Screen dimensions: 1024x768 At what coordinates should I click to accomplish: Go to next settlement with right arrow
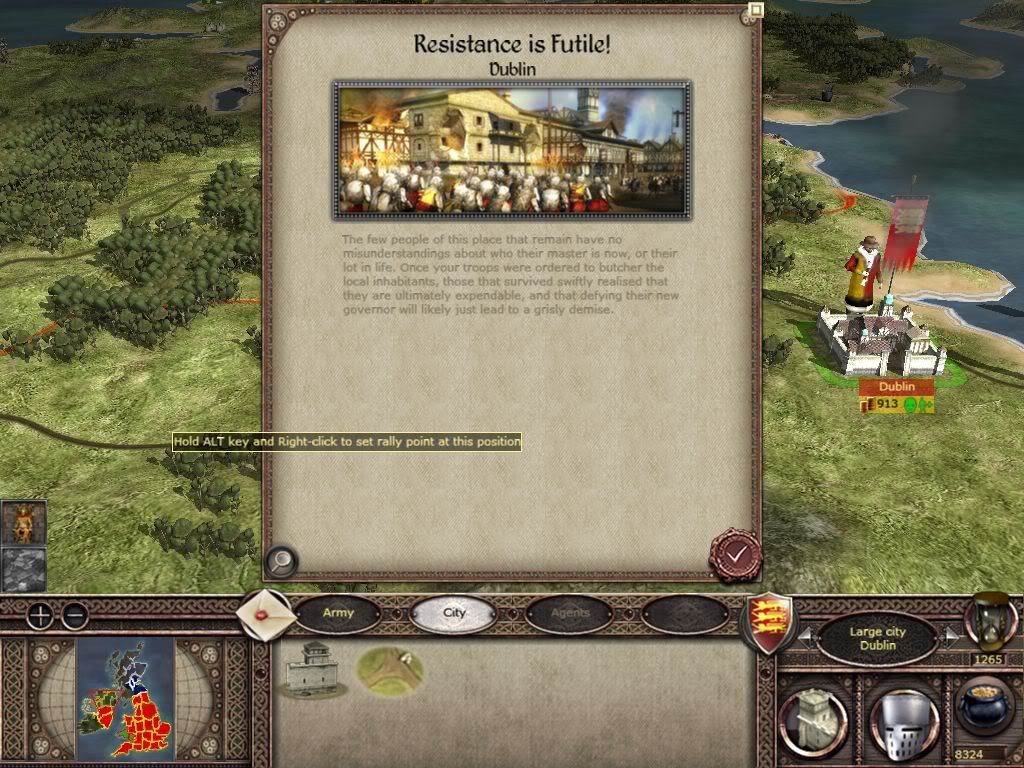[x=951, y=637]
